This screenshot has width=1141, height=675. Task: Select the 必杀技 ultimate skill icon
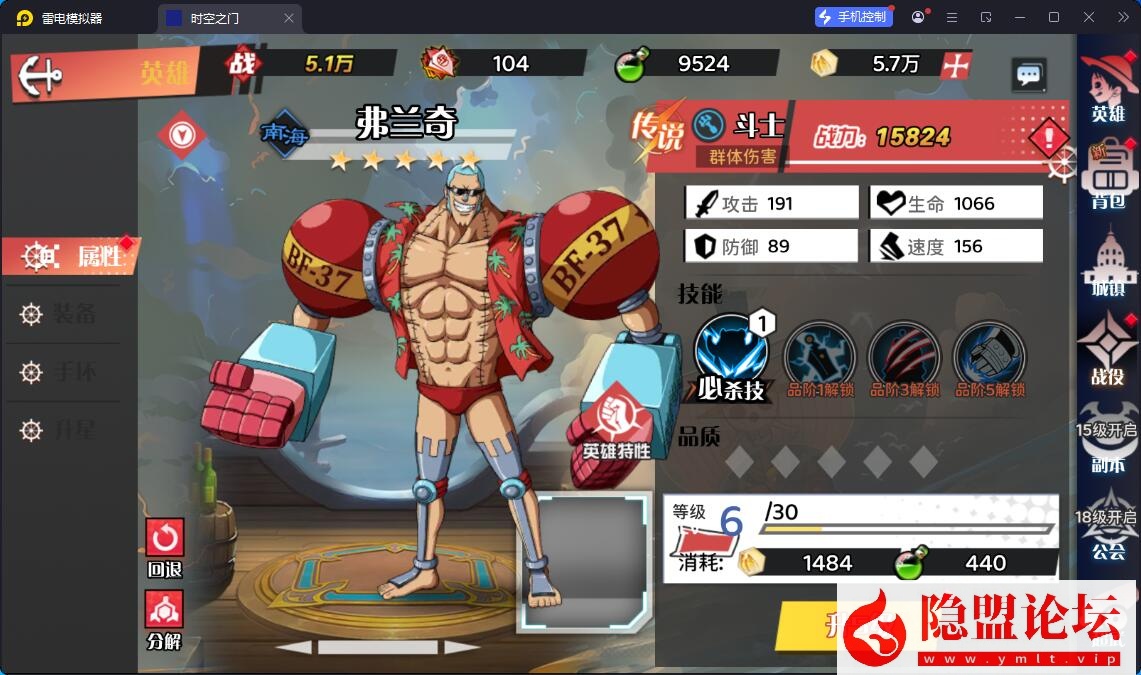732,354
